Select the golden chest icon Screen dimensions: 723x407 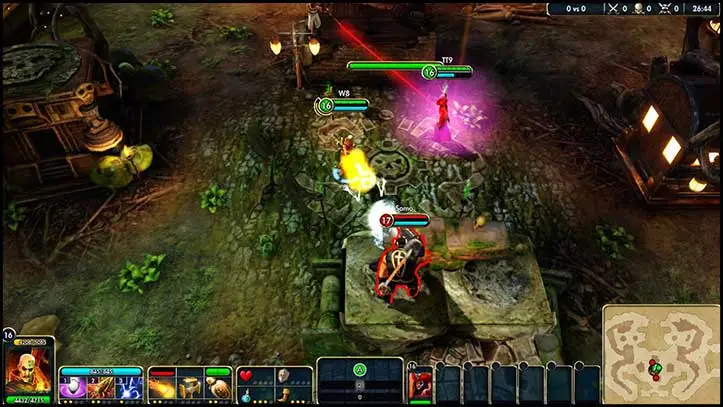click(x=190, y=388)
